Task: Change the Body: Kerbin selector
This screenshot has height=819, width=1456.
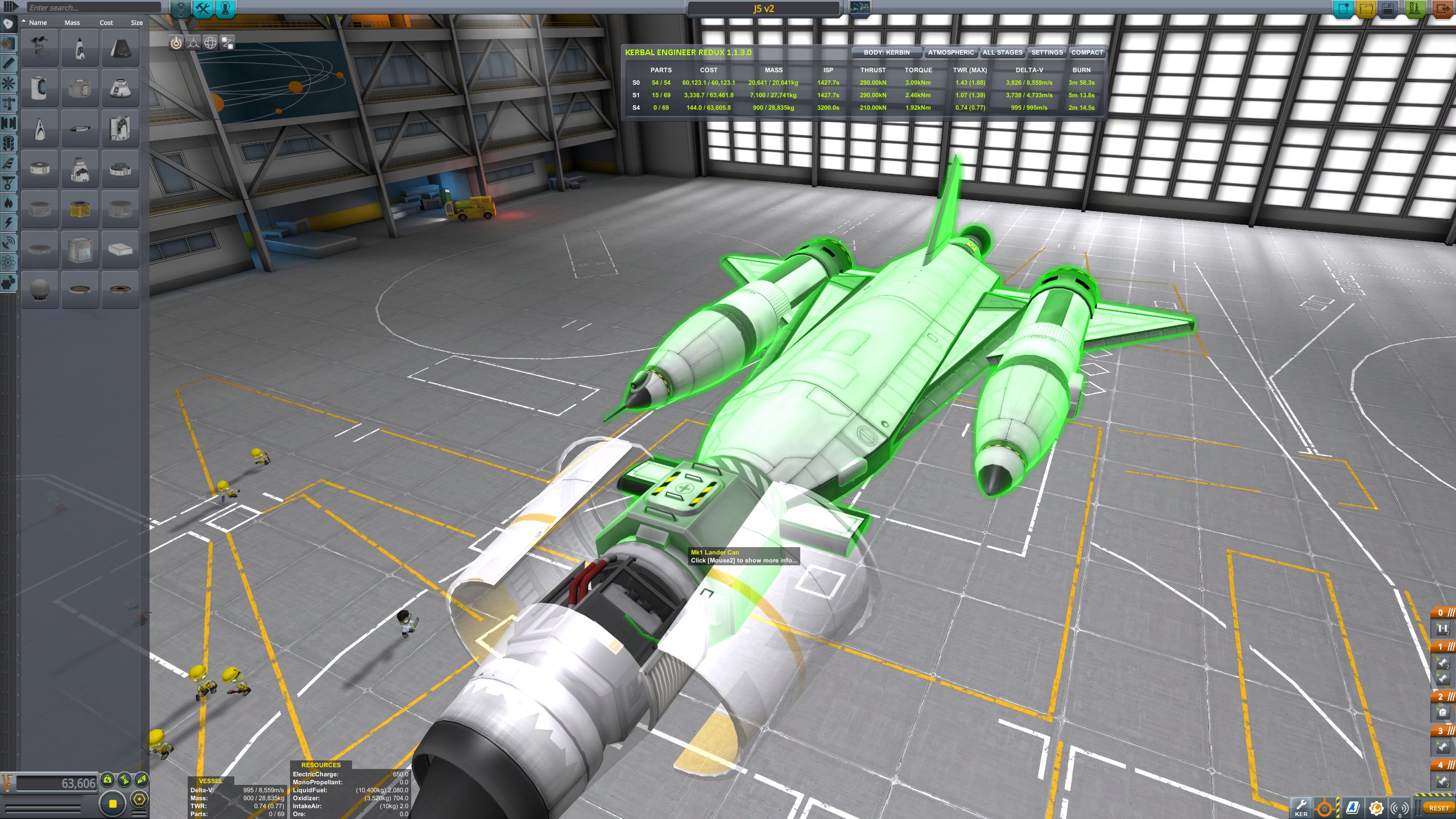Action: point(886,52)
